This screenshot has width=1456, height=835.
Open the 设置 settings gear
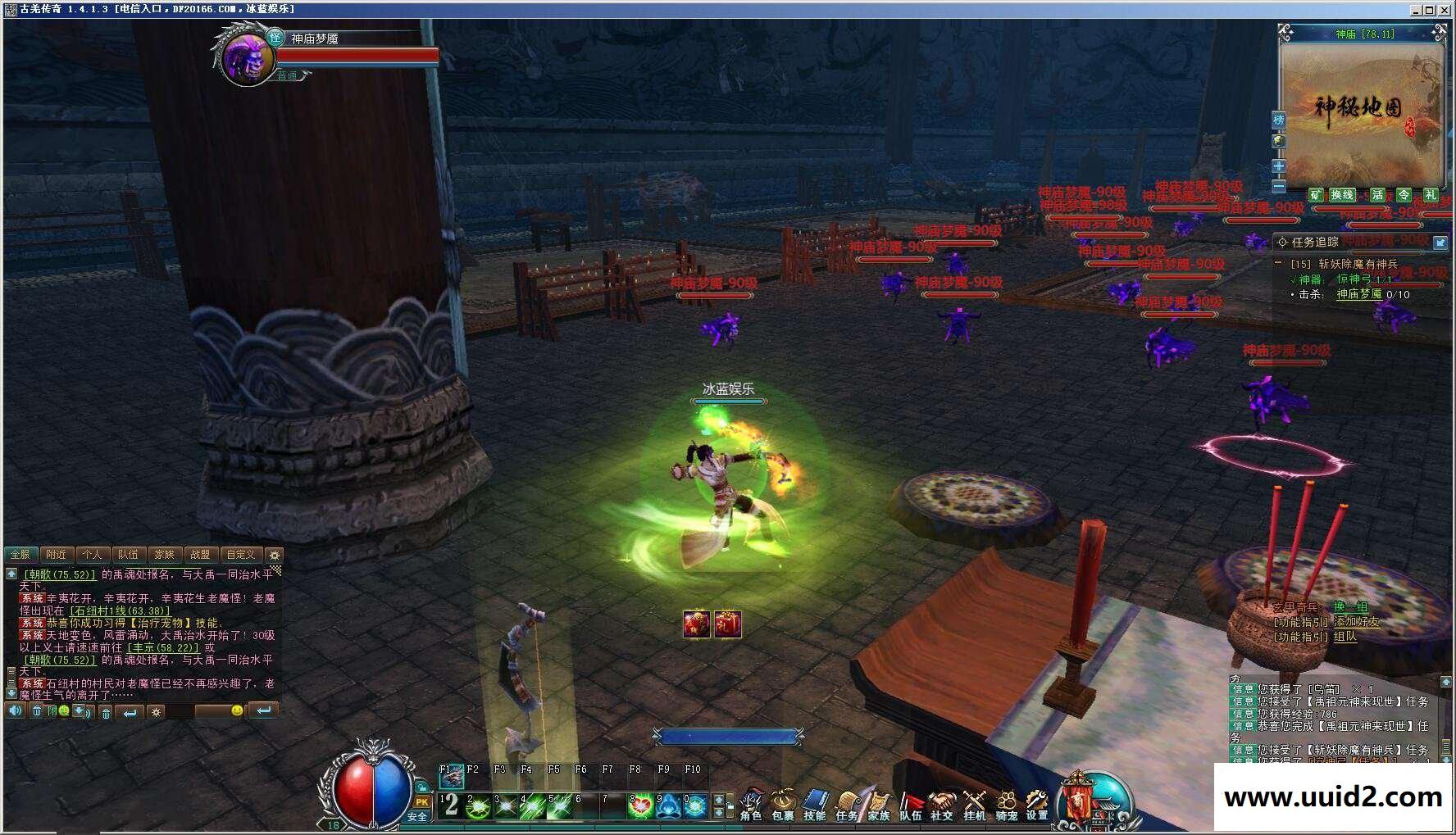coord(1037,805)
